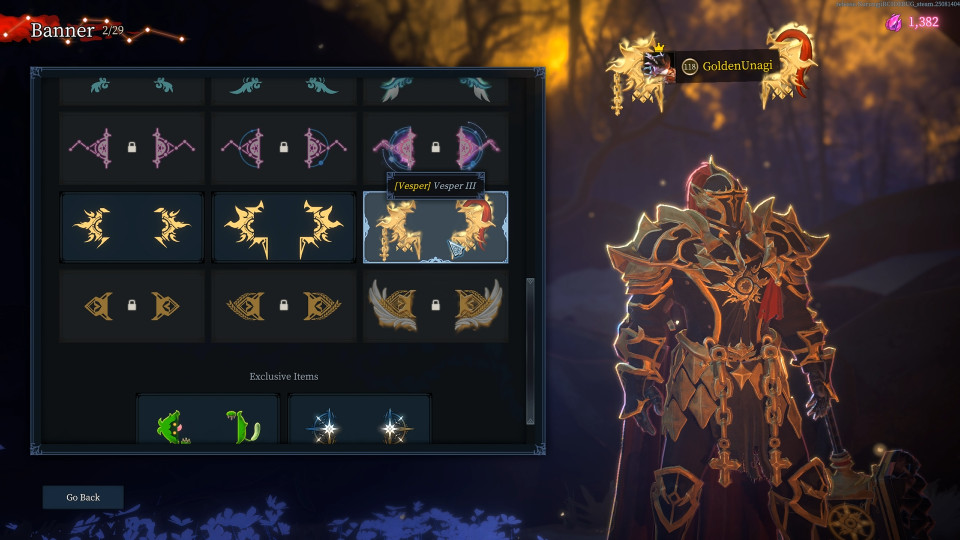Select the locked pink banner with blue circles
The image size is (960, 540).
435,148
